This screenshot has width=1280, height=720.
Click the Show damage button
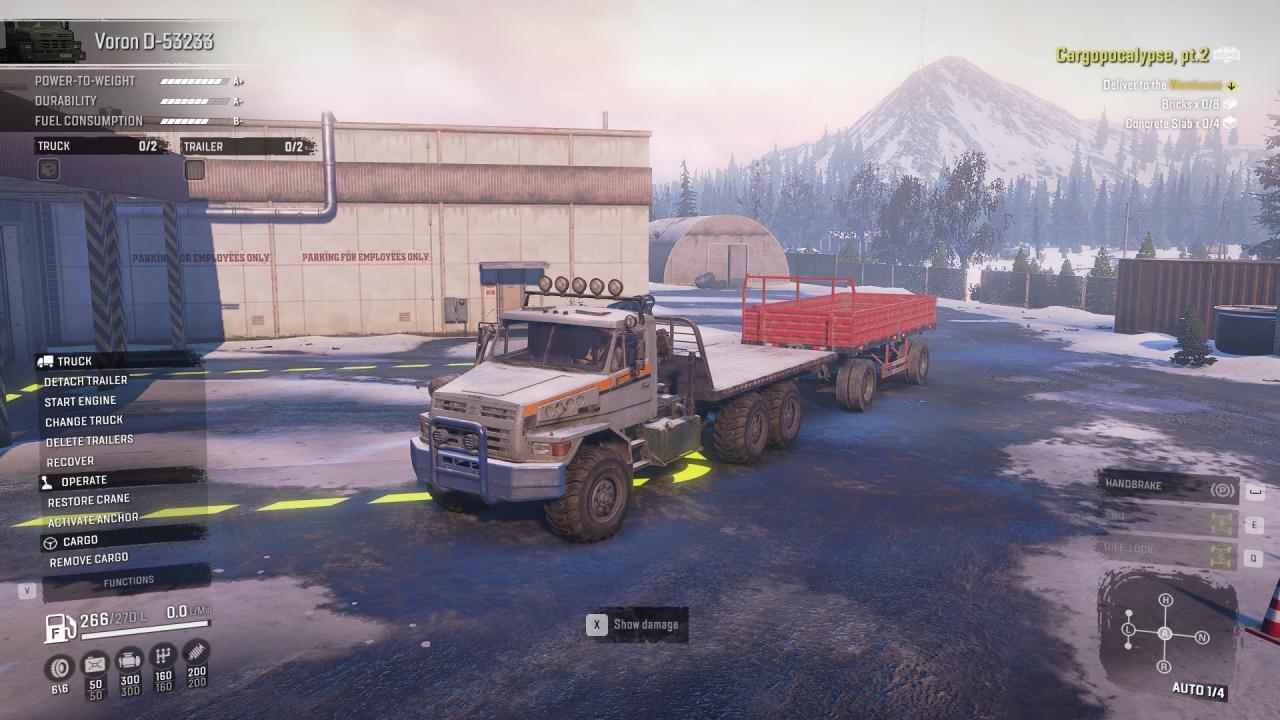pyautogui.click(x=636, y=625)
